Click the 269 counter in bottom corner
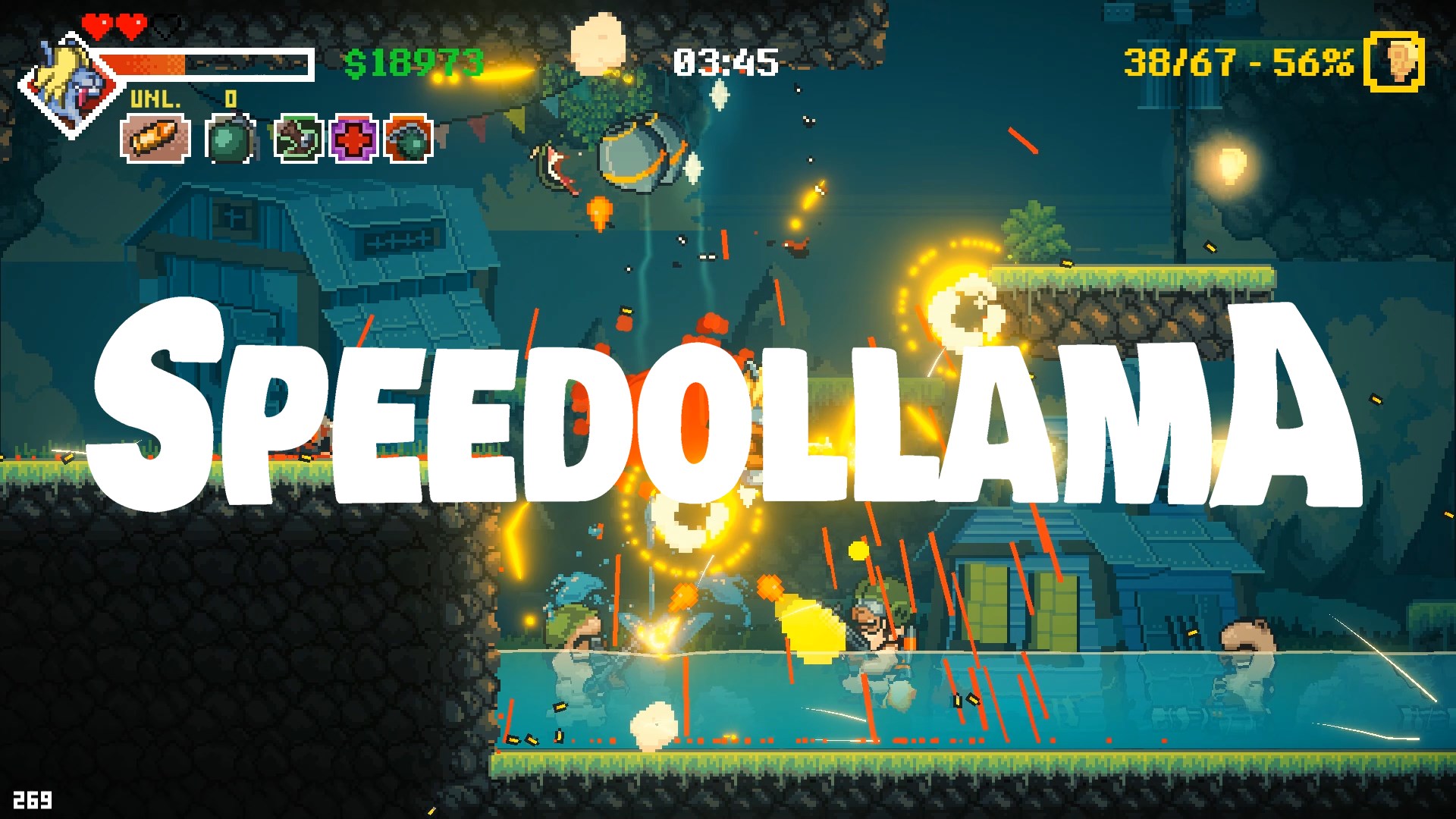Viewport: 1456px width, 819px height. [x=32, y=798]
